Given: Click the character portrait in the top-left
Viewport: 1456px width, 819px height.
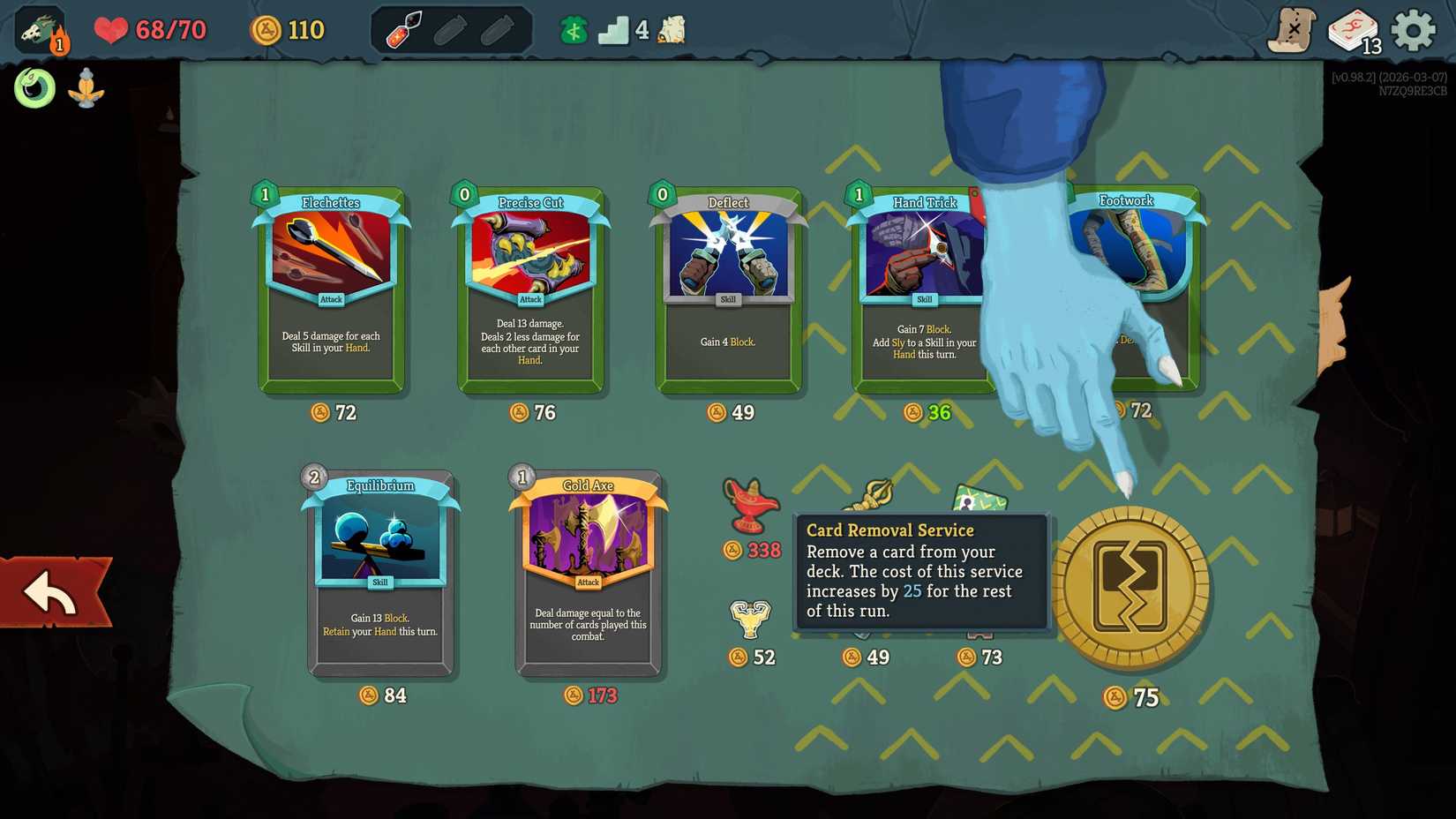Looking at the screenshot, I should (x=37, y=26).
